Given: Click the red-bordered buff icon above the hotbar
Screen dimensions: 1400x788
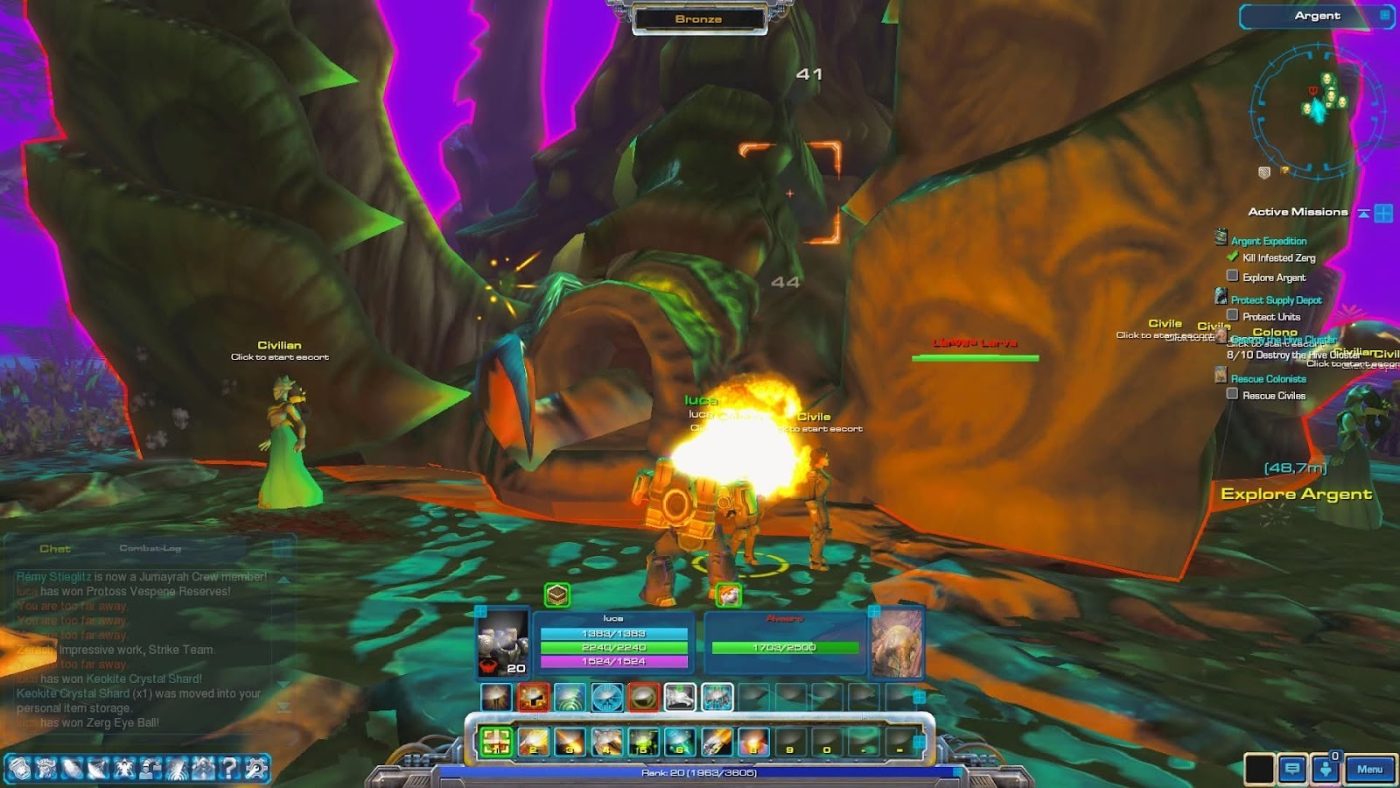Looking at the screenshot, I should point(531,697).
